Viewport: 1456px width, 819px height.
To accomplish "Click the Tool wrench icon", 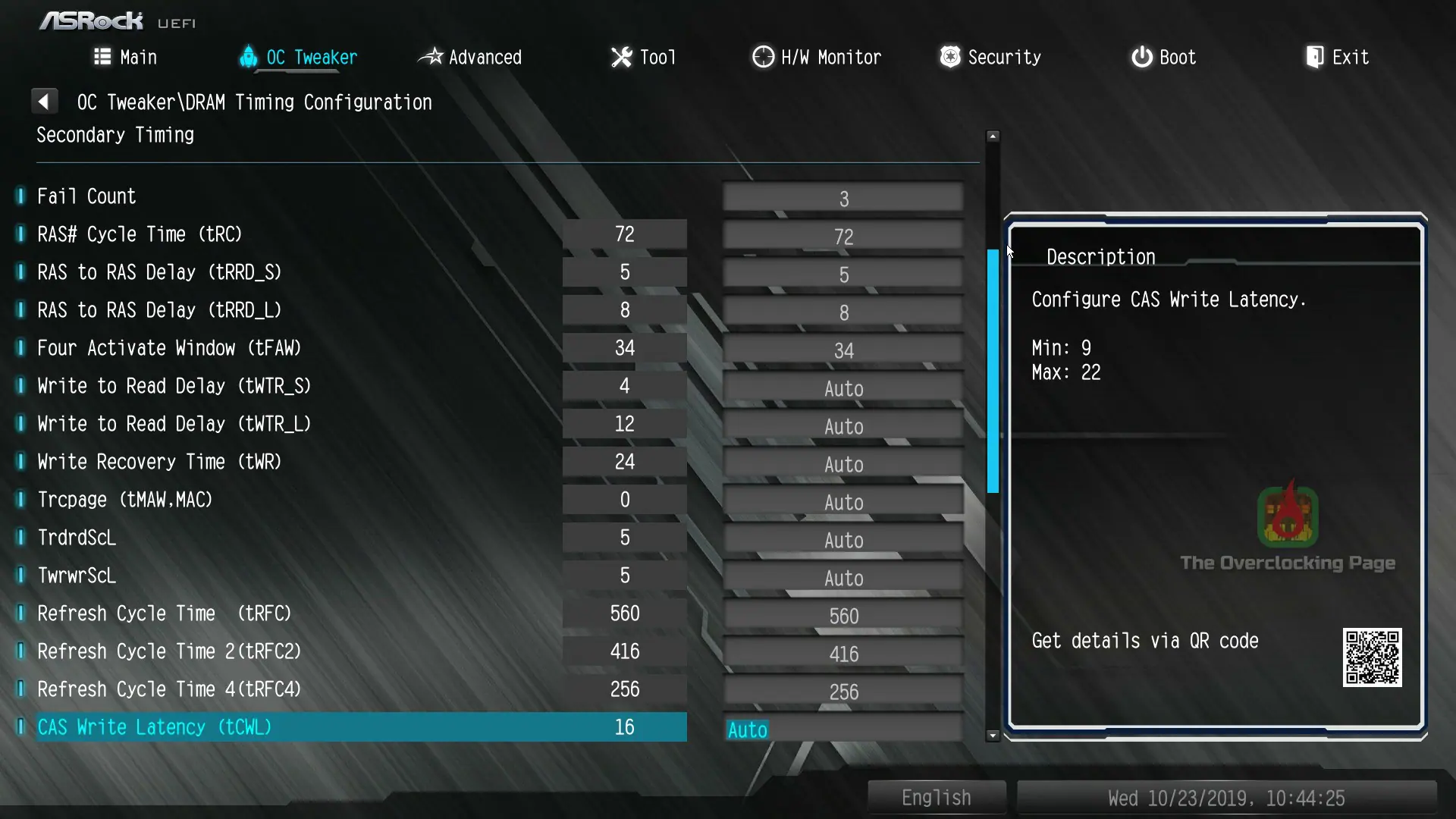I will coord(621,56).
